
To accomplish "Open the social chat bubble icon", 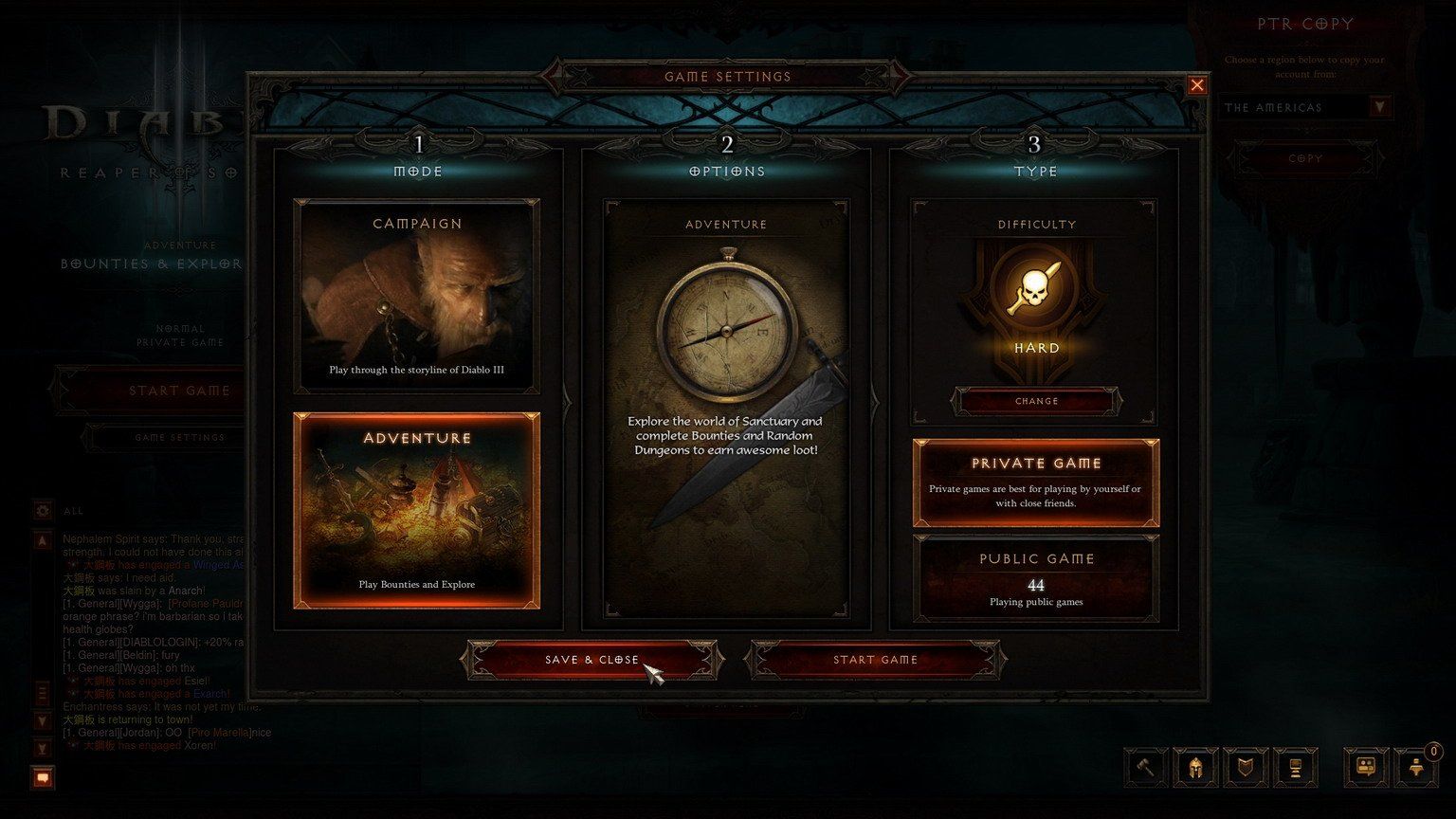I will coord(1366,767).
